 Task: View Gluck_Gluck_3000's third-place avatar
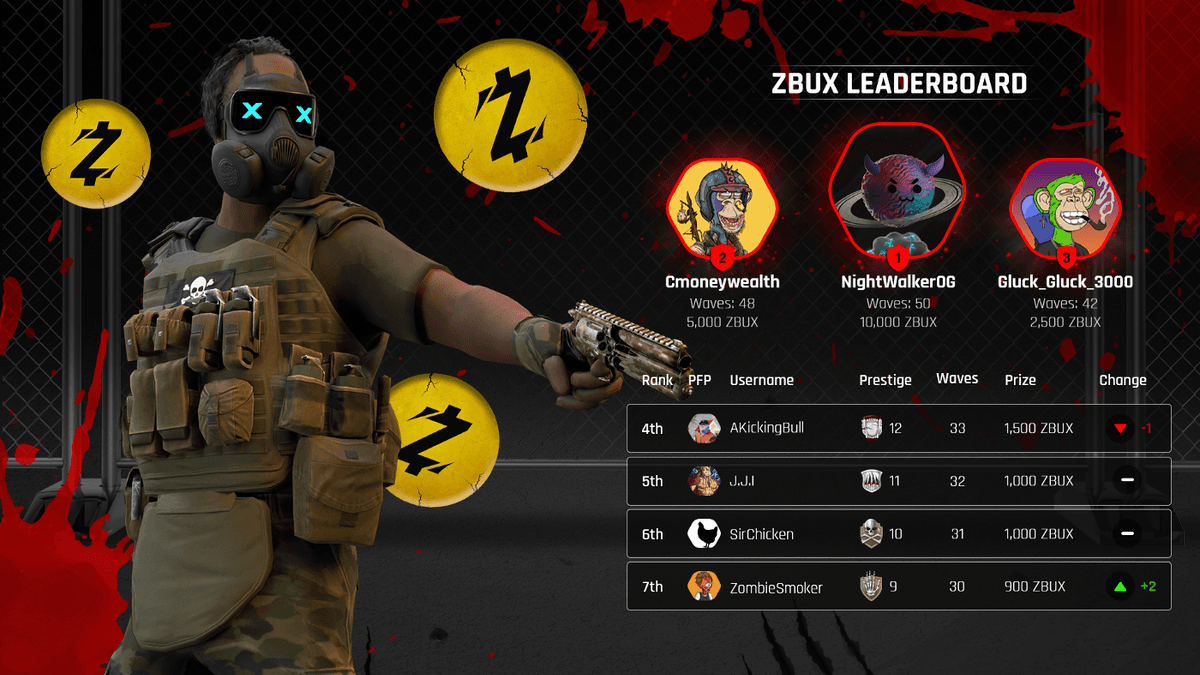[x=1065, y=208]
